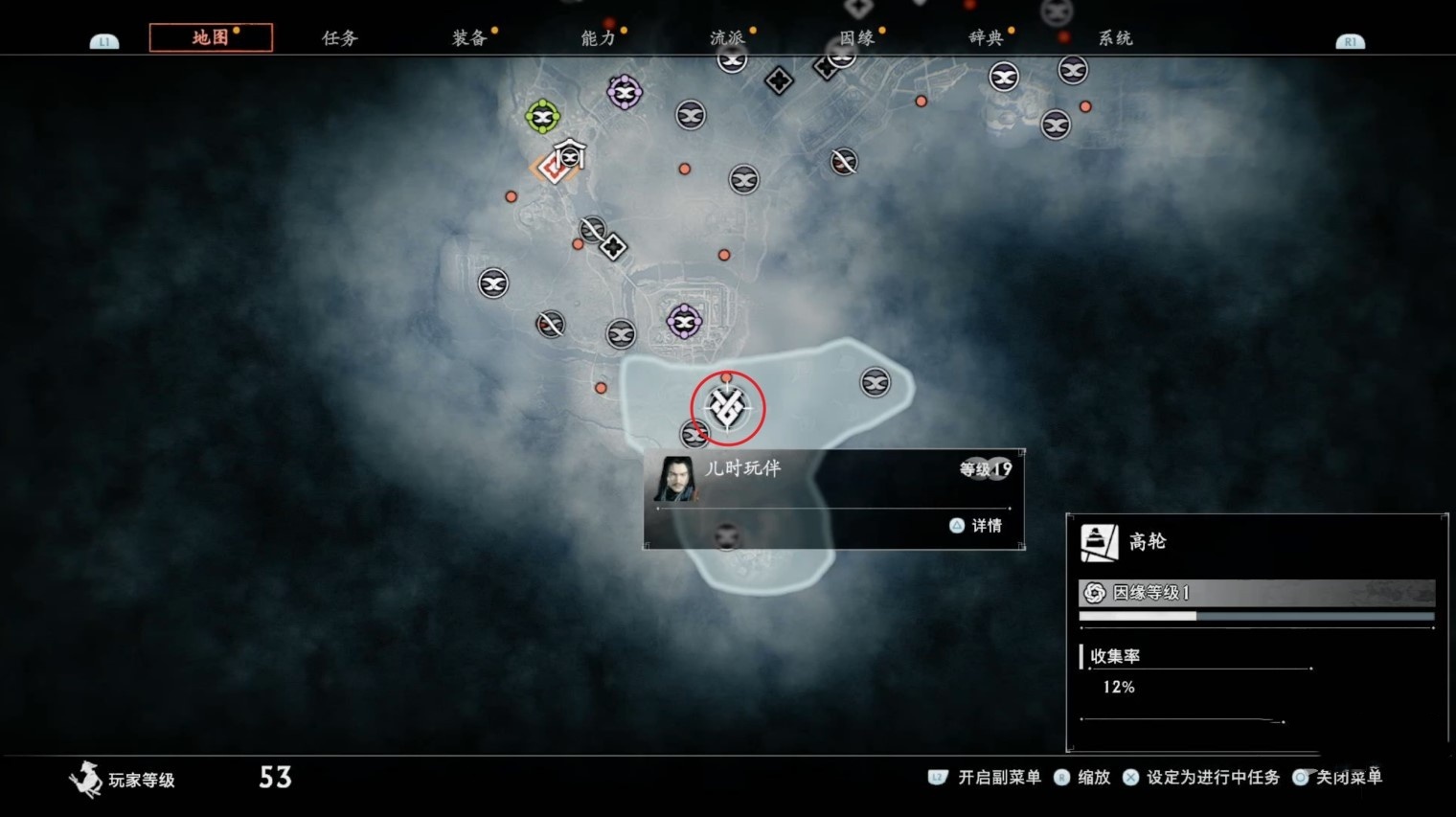Select the green flower map marker
The height and width of the screenshot is (817, 1456).
(543, 117)
